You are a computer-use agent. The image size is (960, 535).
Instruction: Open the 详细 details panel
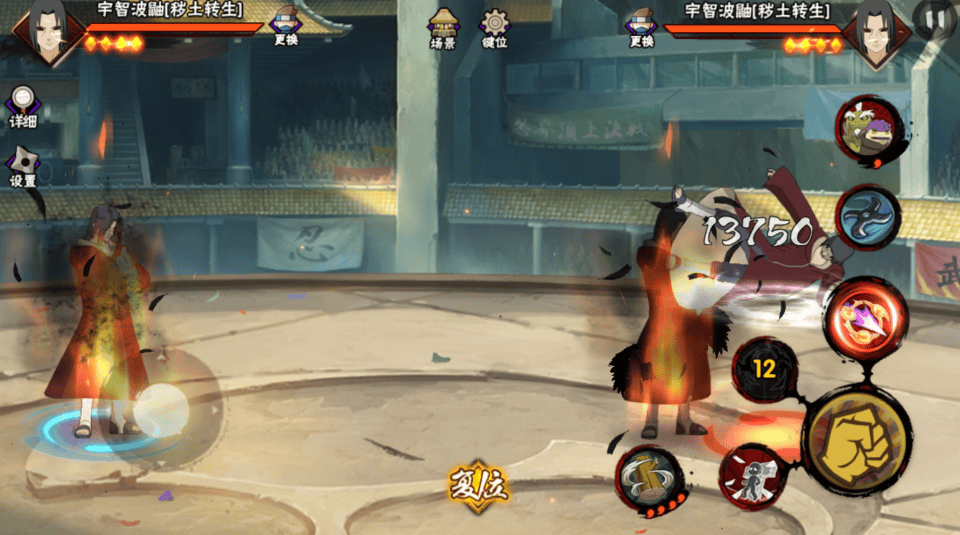coord(23,107)
